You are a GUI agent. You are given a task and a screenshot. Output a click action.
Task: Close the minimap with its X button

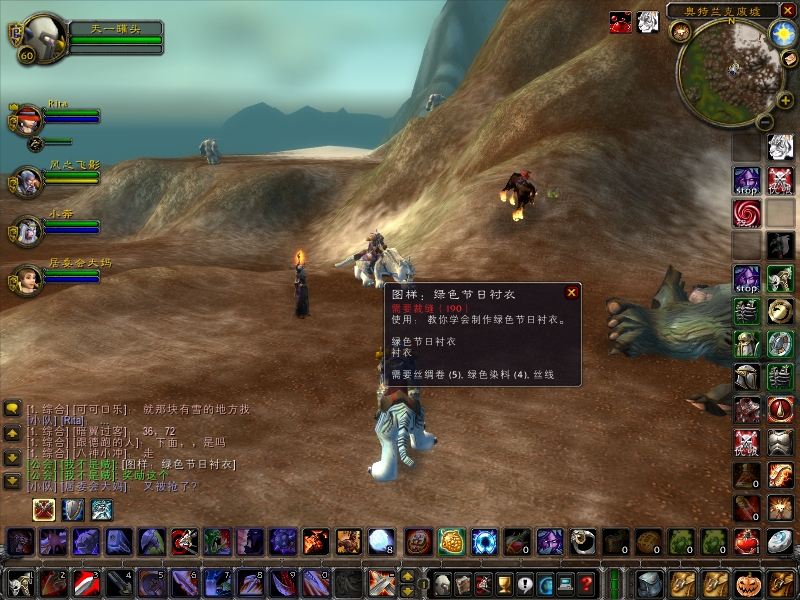pyautogui.click(x=787, y=10)
